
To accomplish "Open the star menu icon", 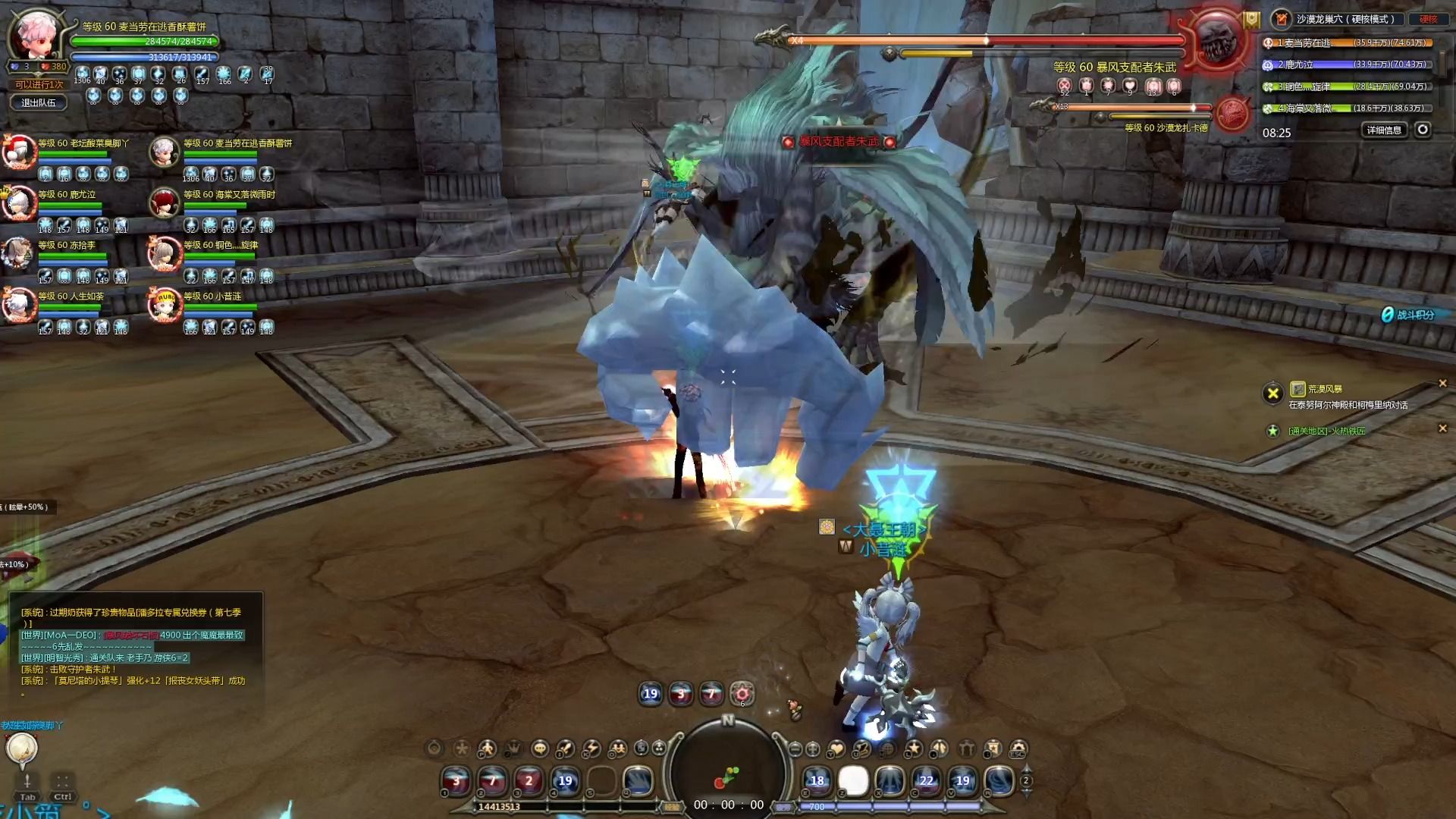I will tap(914, 749).
